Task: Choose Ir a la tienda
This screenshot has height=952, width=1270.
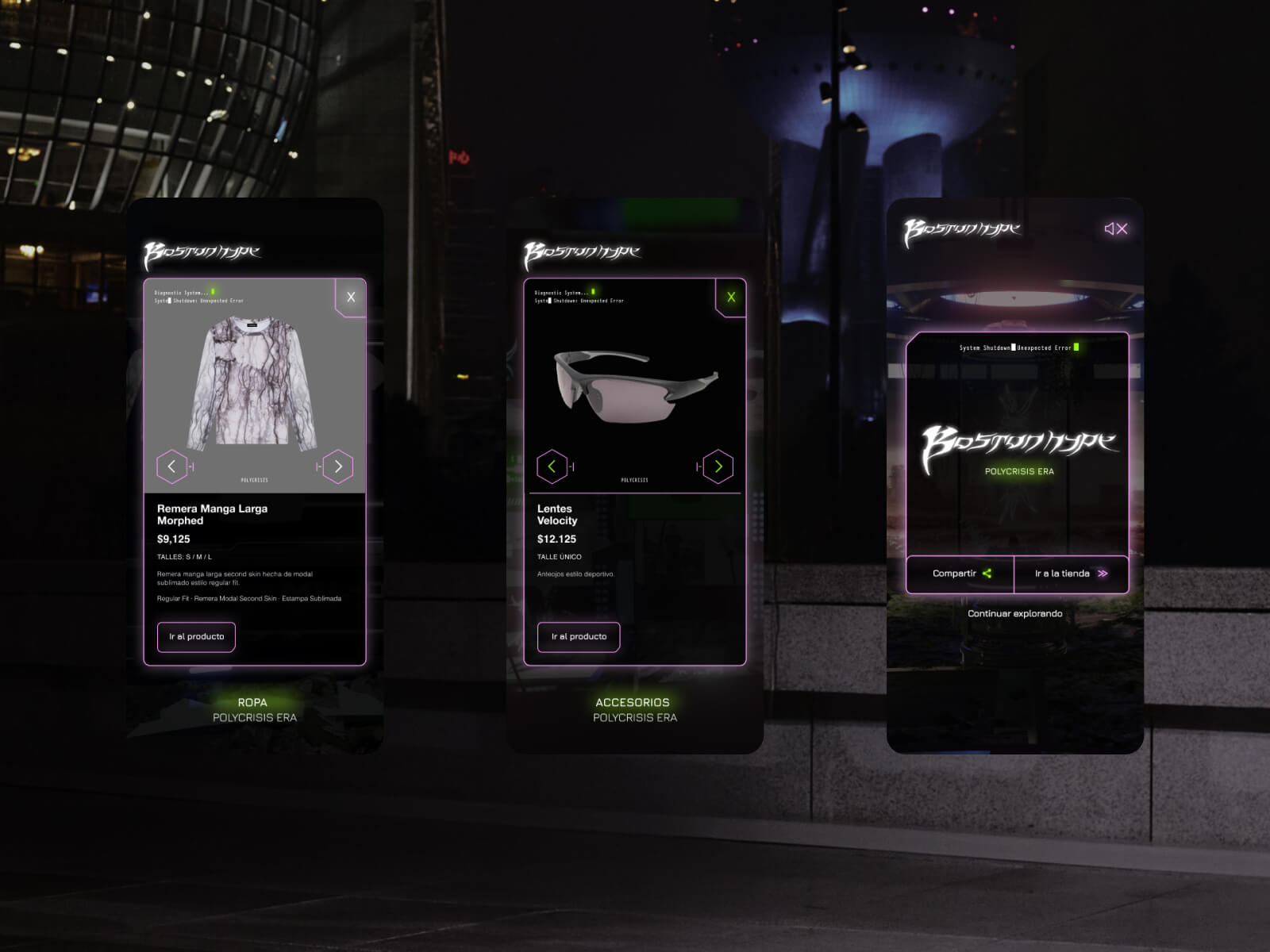Action: point(1071,574)
